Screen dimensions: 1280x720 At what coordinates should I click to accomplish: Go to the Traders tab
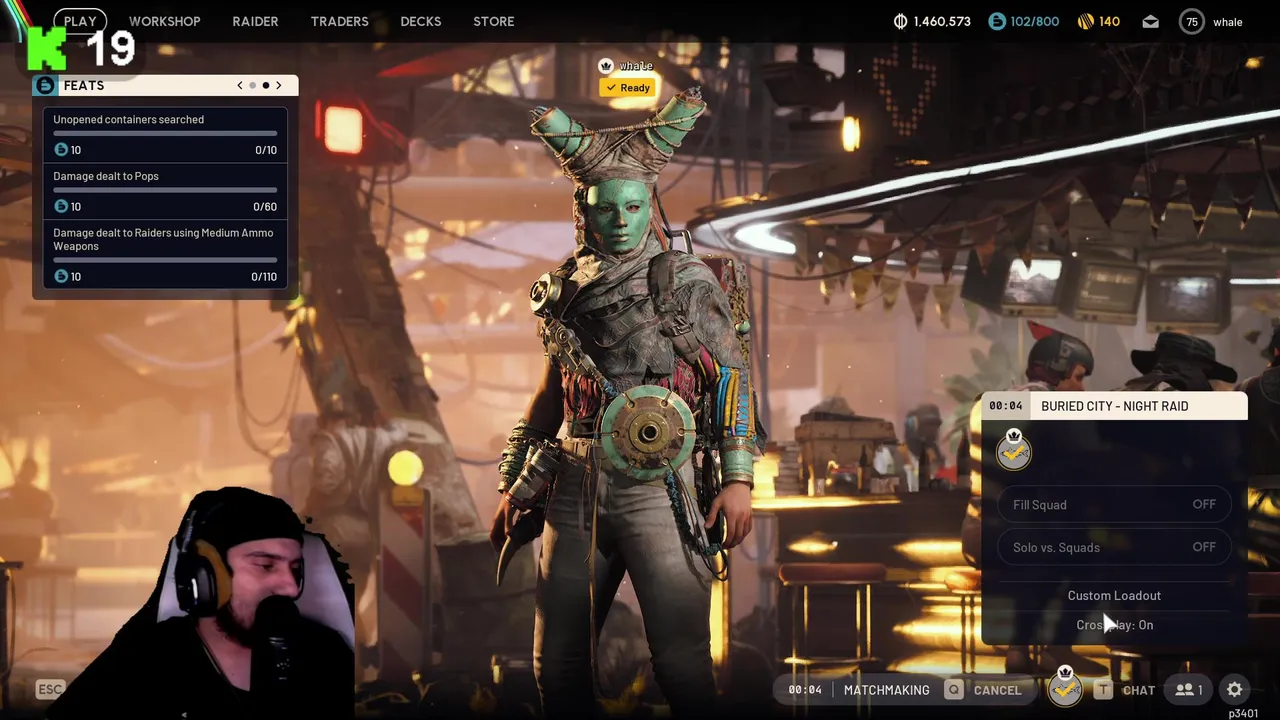pyautogui.click(x=339, y=21)
